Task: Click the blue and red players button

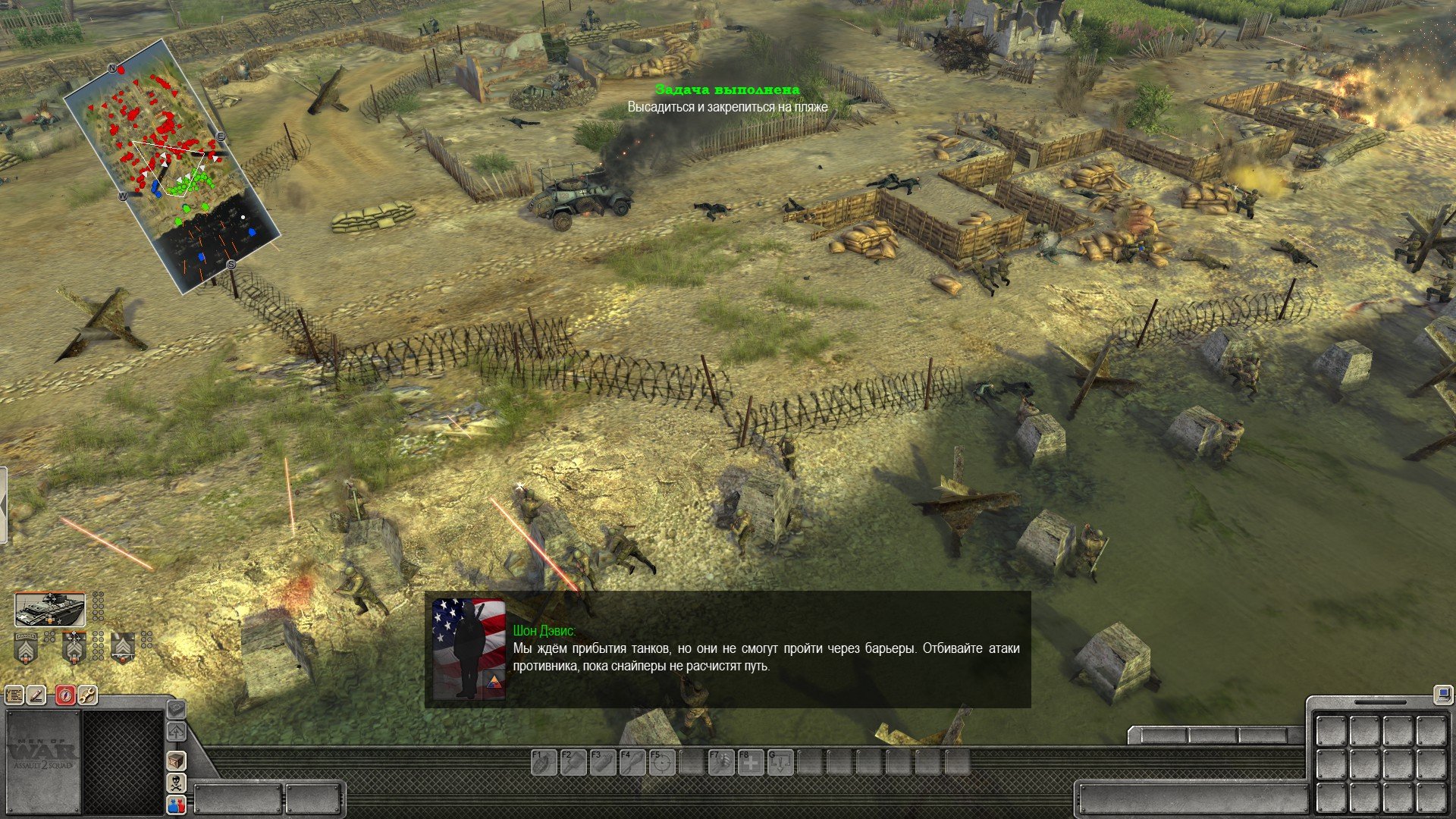Action: [x=176, y=805]
